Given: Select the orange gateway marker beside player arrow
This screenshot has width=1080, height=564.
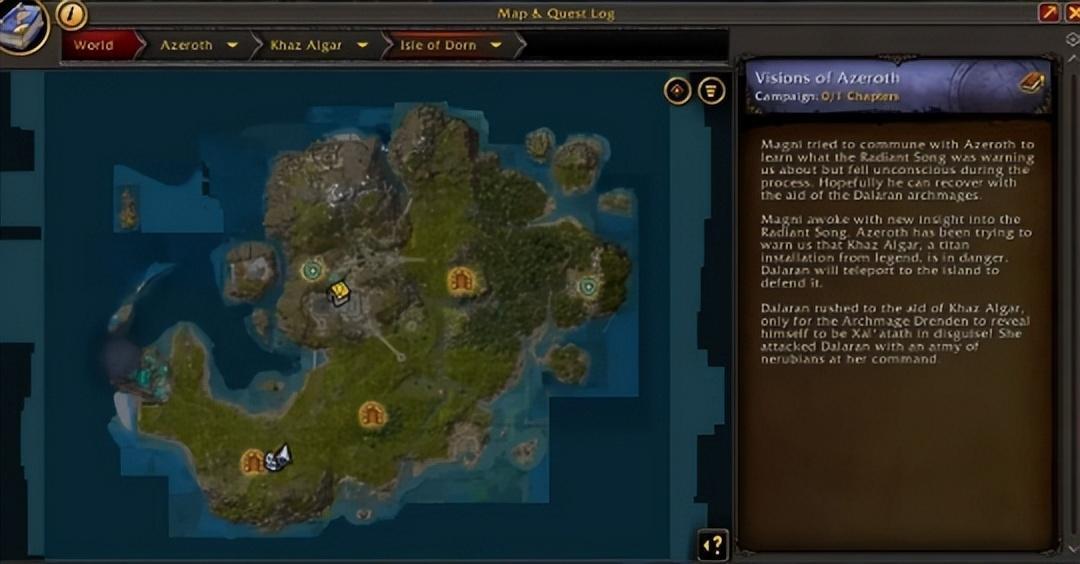Looking at the screenshot, I should pos(251,461).
